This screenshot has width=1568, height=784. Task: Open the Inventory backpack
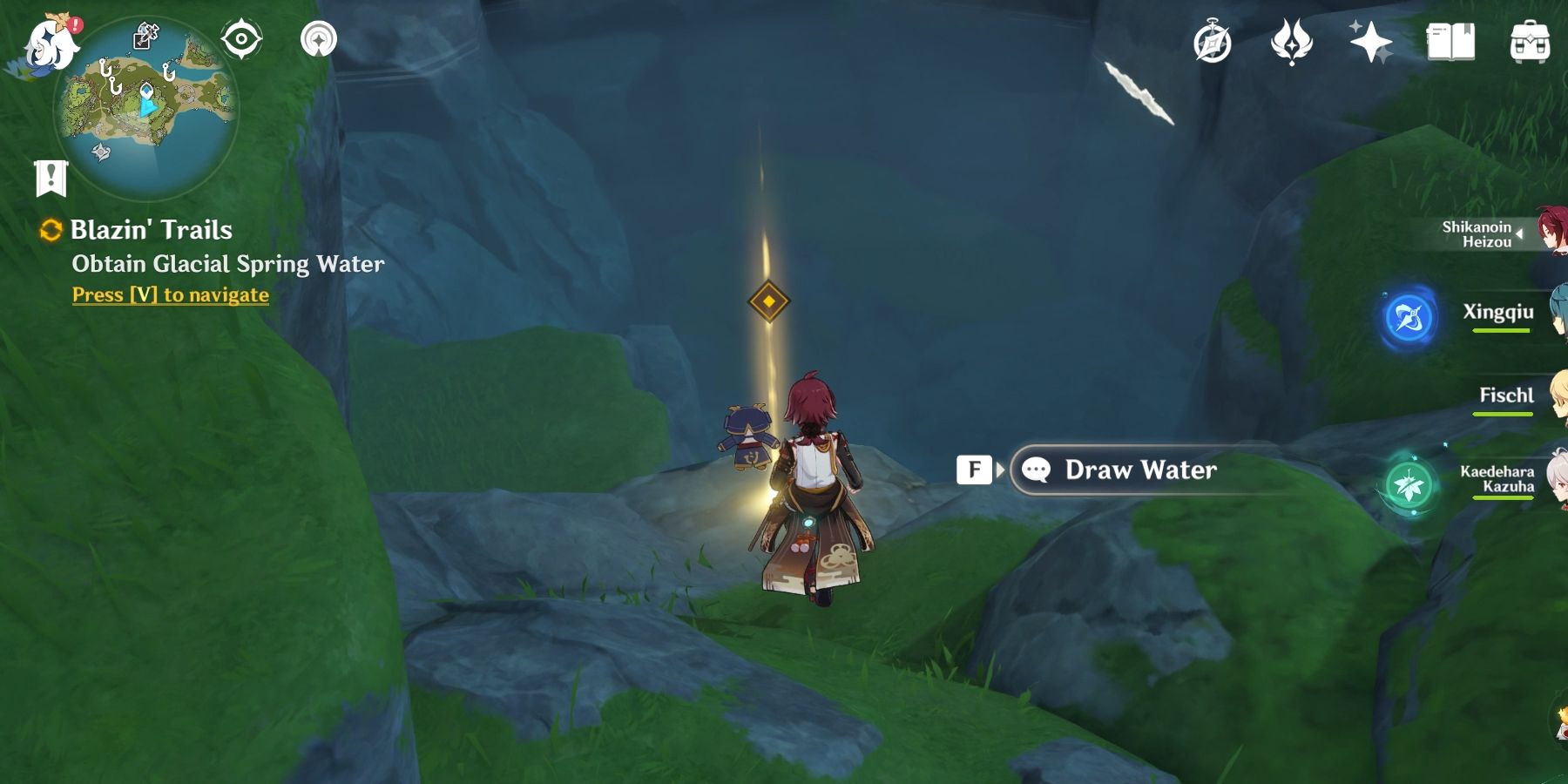(1531, 39)
